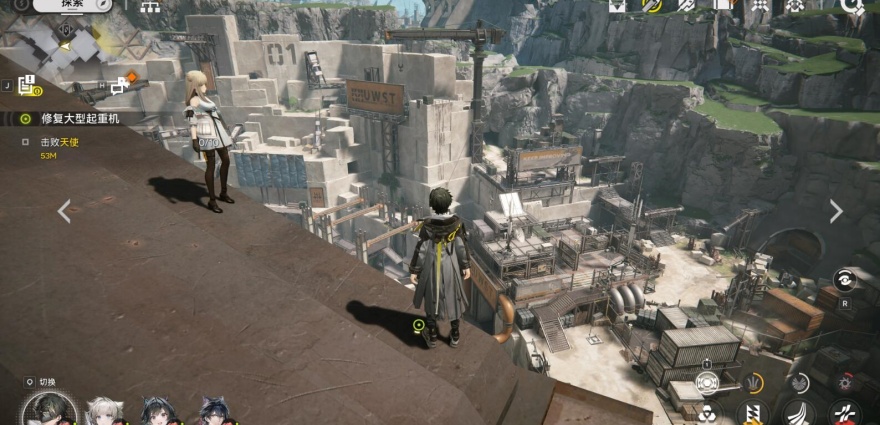
Task: Click the 探索 mode label
Action: tap(72, 5)
